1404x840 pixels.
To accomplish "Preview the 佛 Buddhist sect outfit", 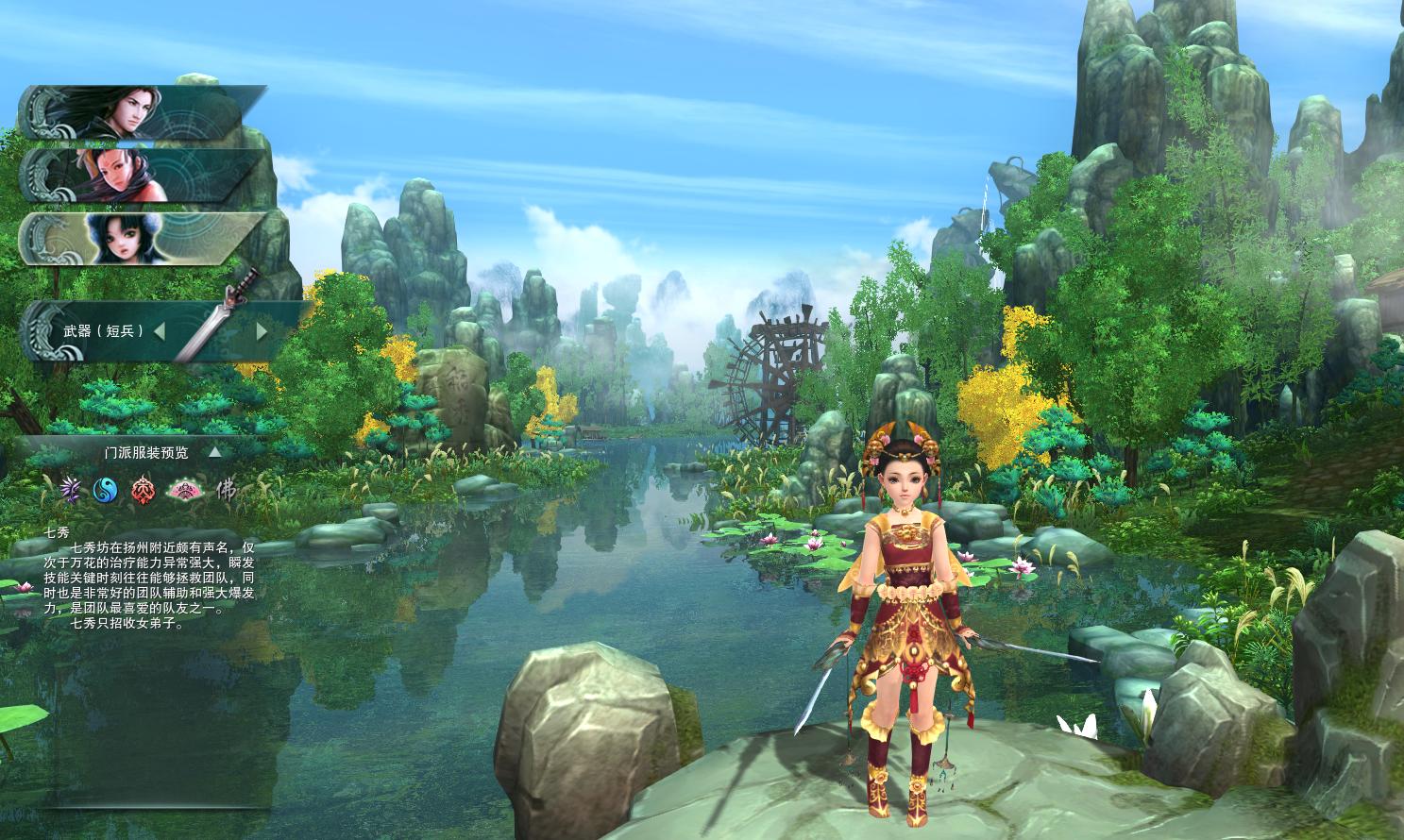I will 226,489.
